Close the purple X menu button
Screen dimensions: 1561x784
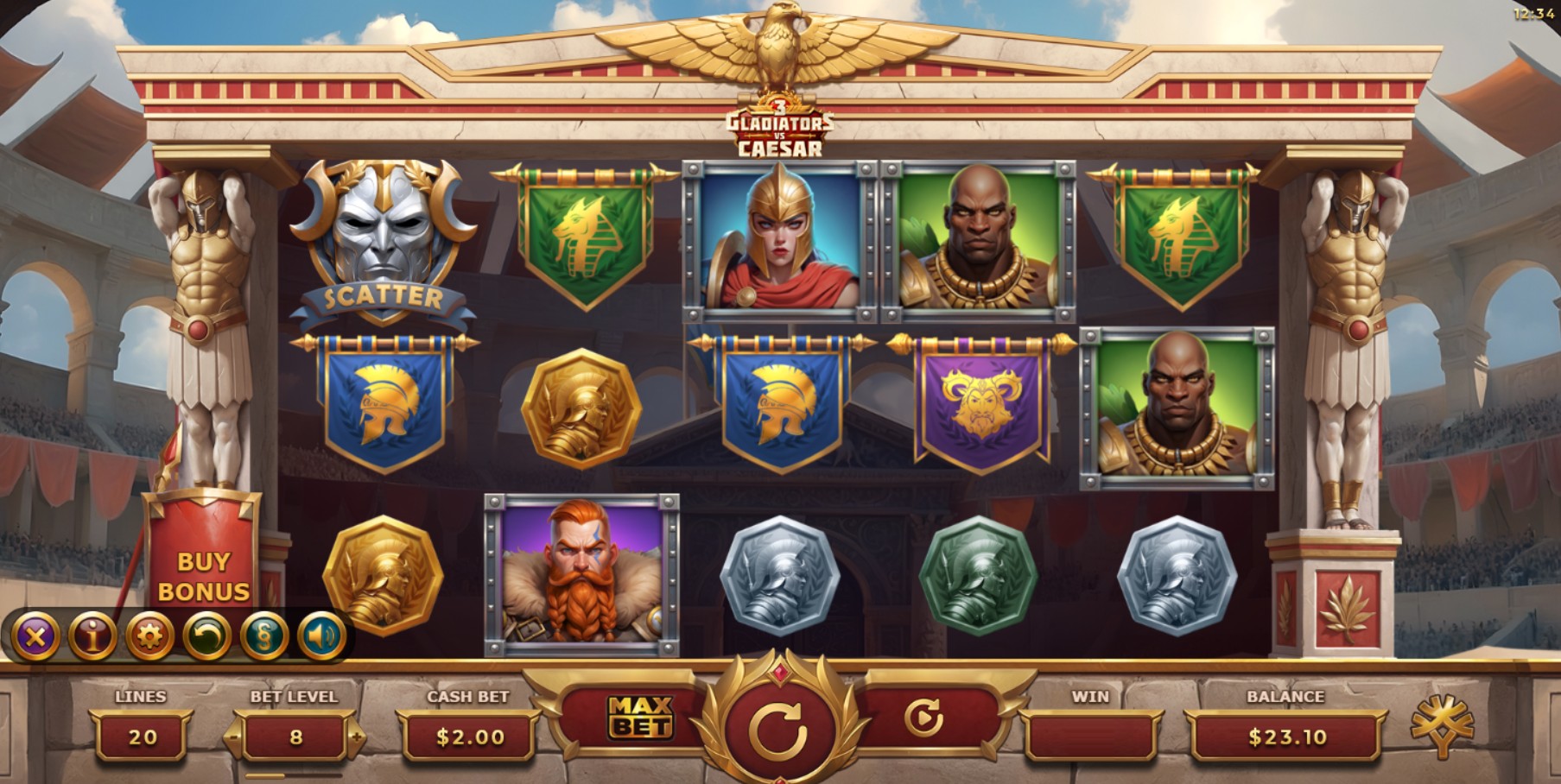point(35,637)
